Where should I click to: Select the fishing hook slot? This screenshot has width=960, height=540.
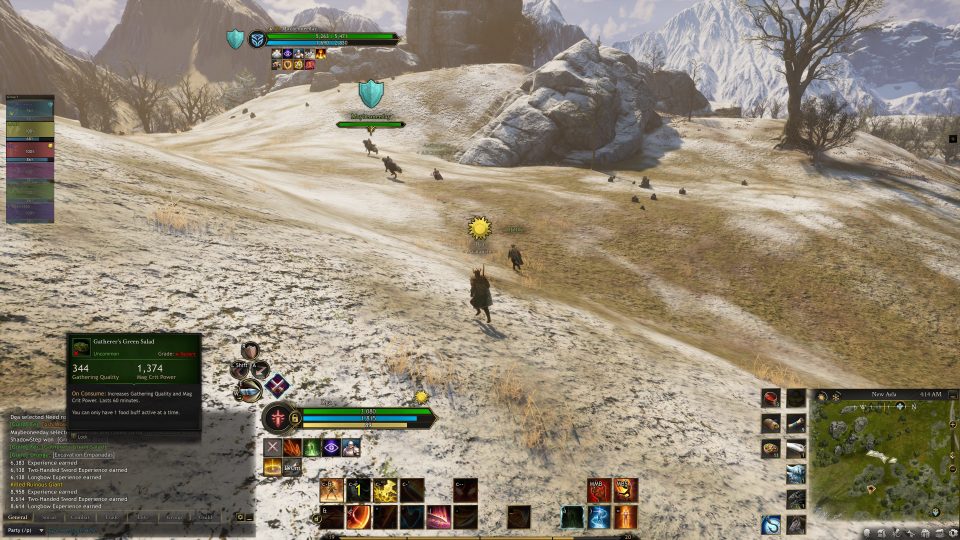771,523
